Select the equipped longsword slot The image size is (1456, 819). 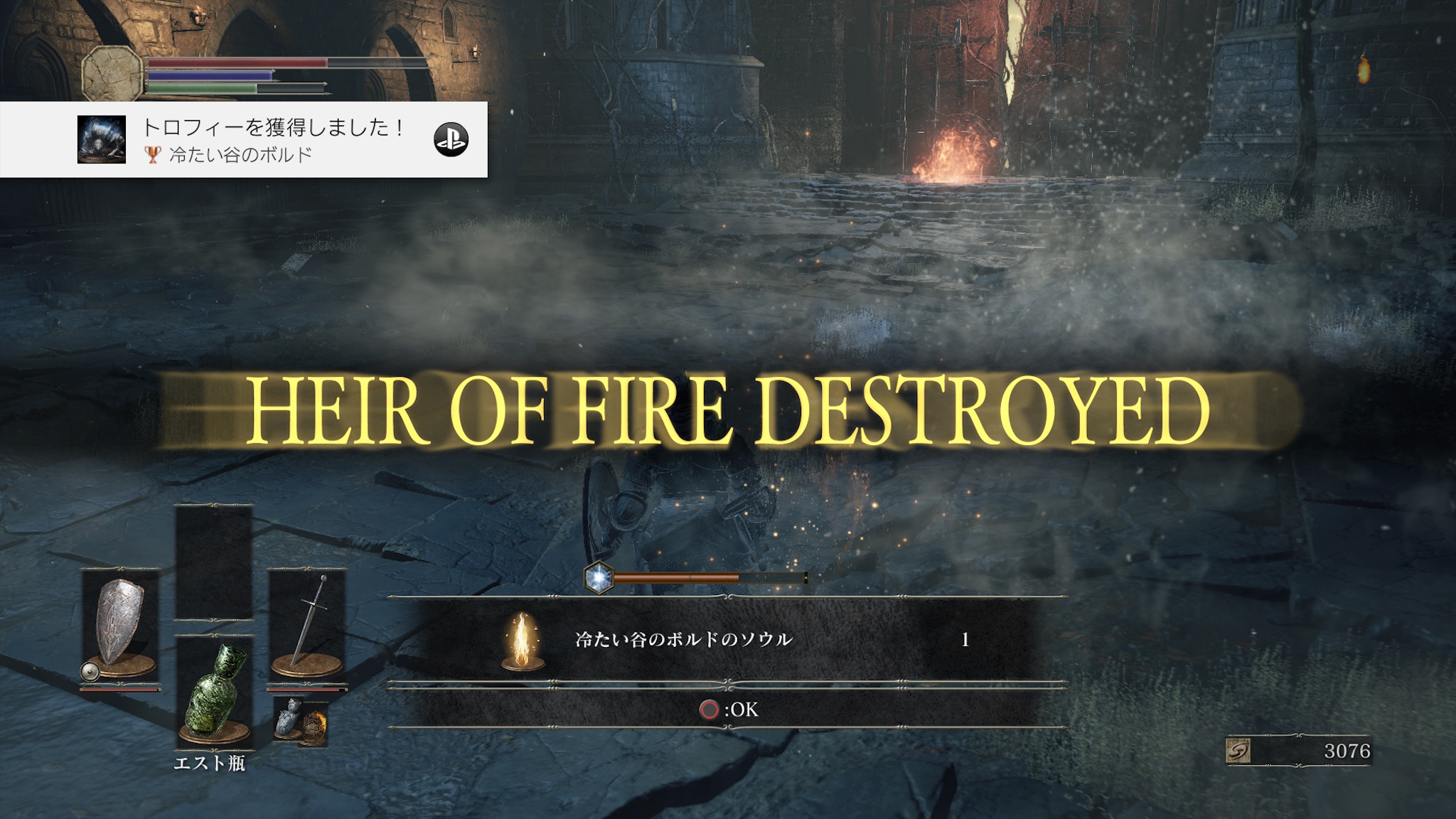click(x=307, y=624)
